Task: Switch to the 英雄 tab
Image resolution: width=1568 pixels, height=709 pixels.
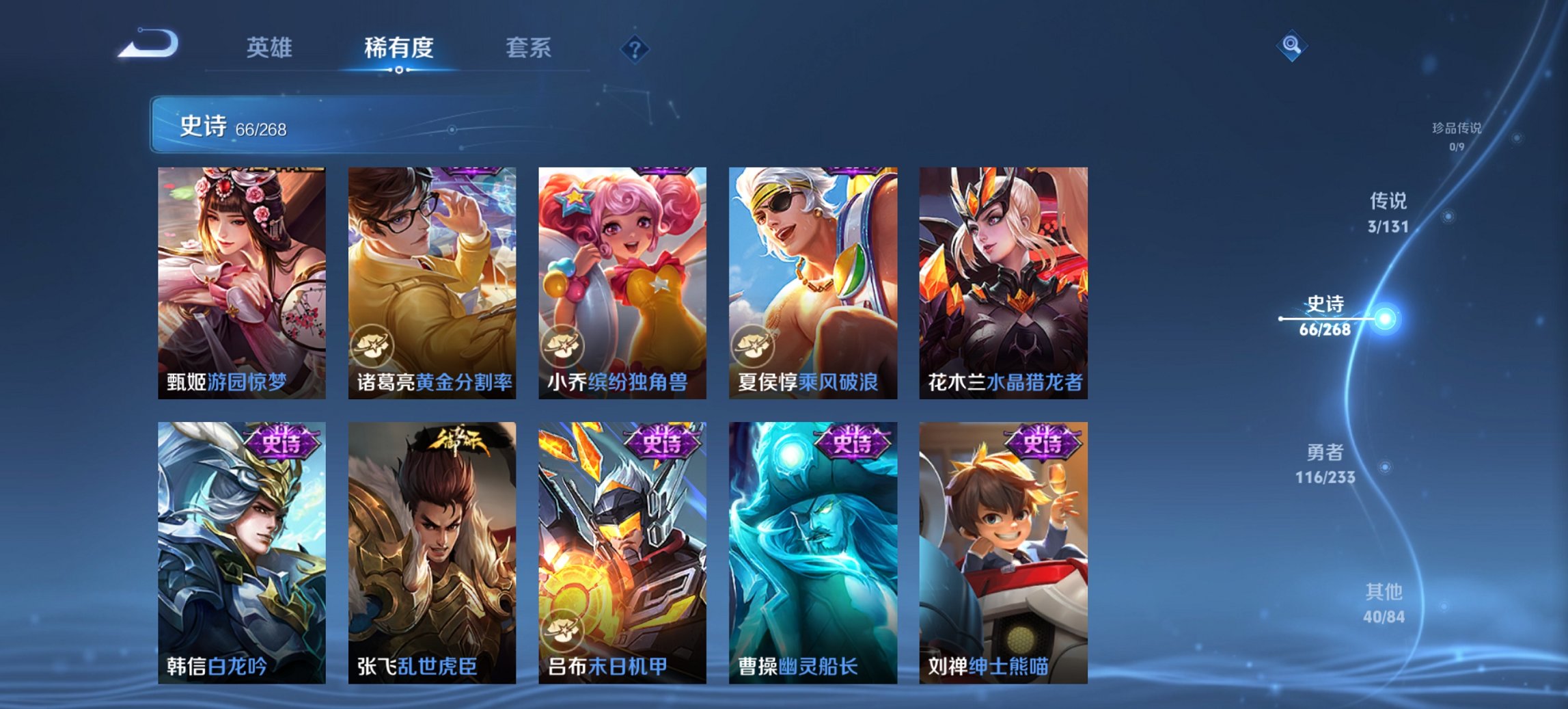Action: (x=270, y=48)
